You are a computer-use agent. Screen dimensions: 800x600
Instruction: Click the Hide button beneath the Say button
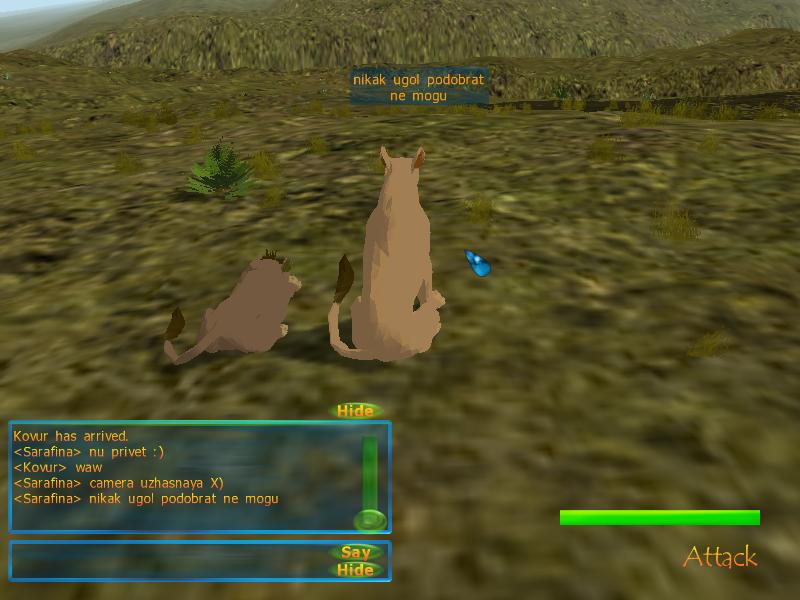[x=356, y=570]
